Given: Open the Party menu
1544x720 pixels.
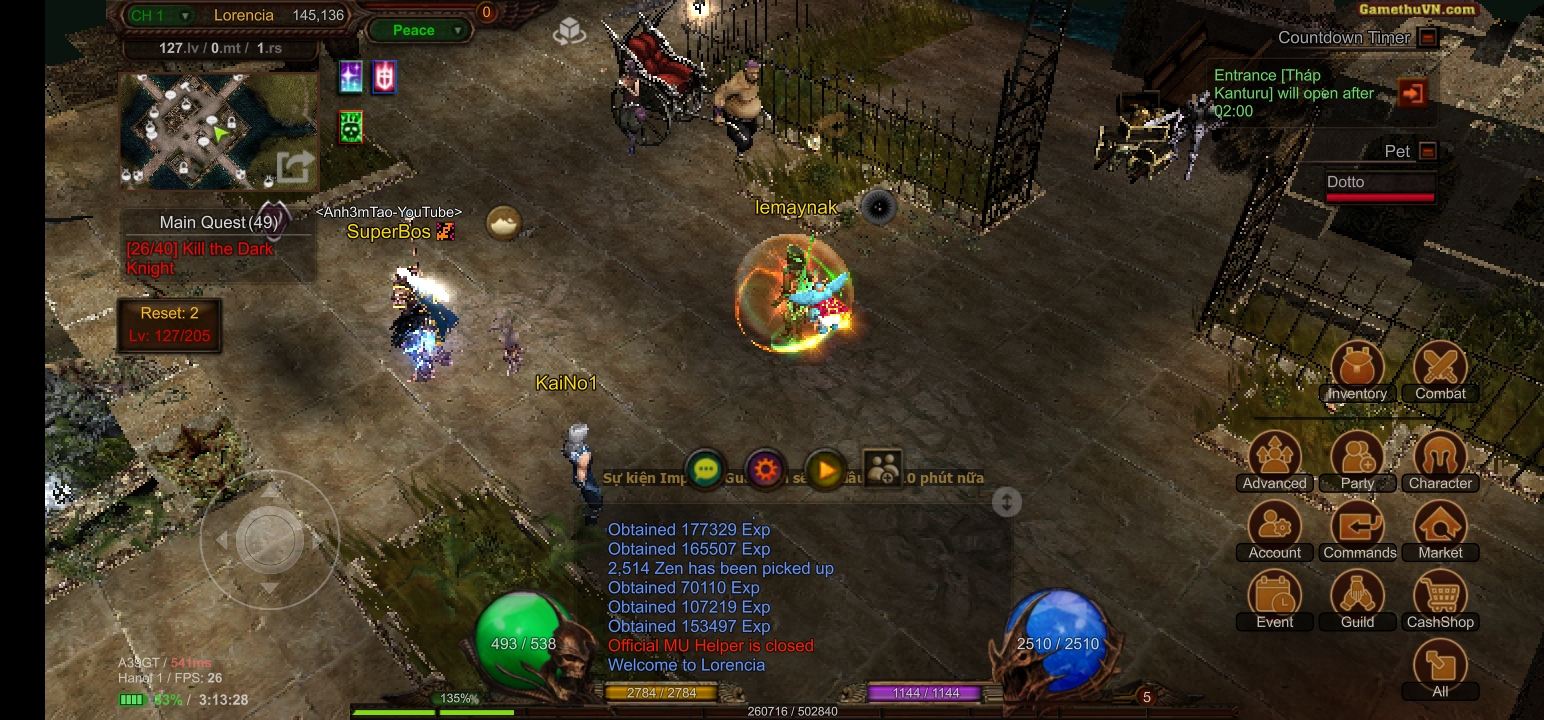Looking at the screenshot, I should click(x=1357, y=460).
